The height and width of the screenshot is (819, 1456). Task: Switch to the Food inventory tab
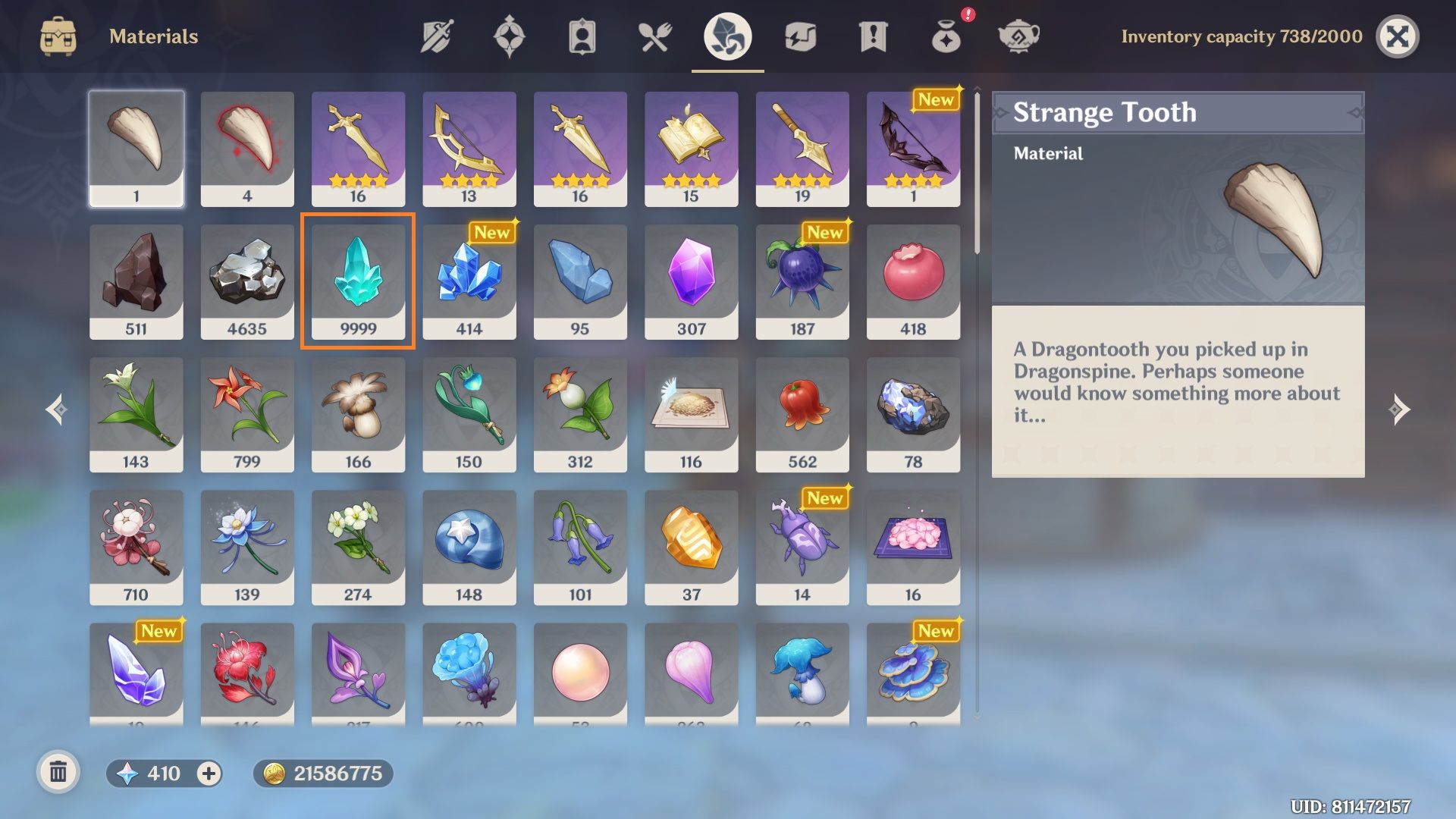(x=654, y=36)
